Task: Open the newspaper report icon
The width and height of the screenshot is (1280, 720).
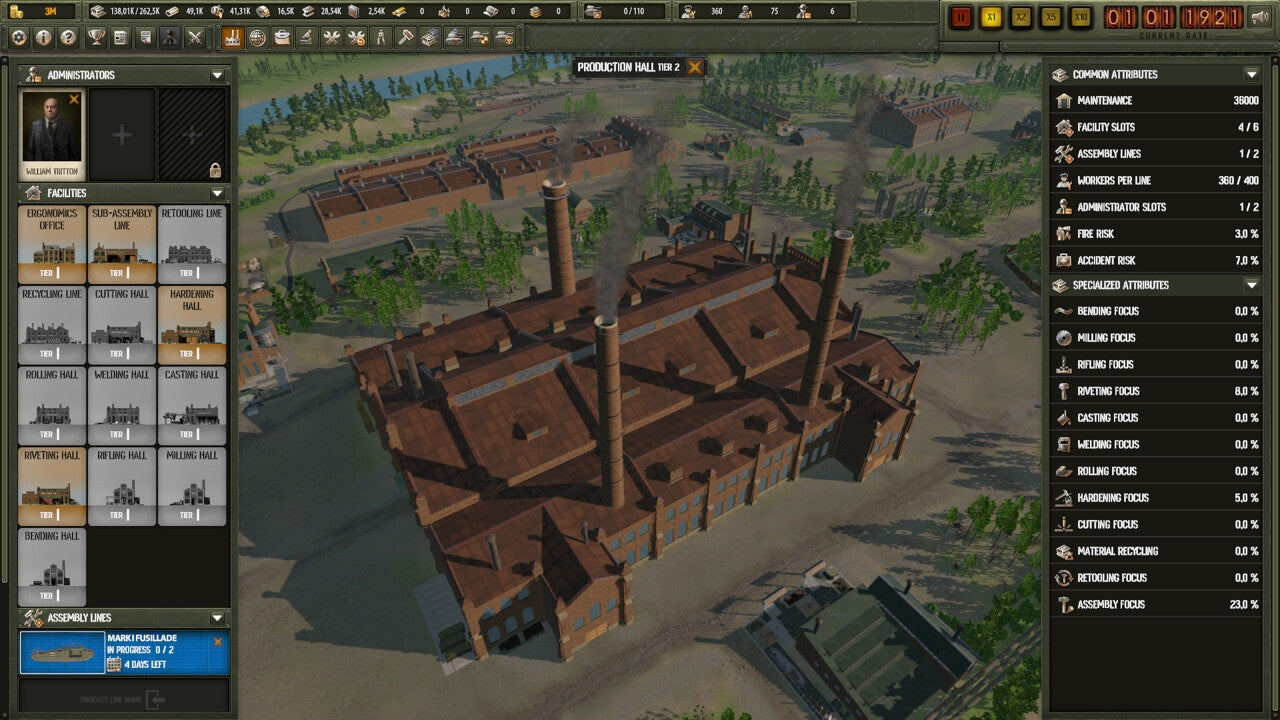Action: tap(120, 37)
